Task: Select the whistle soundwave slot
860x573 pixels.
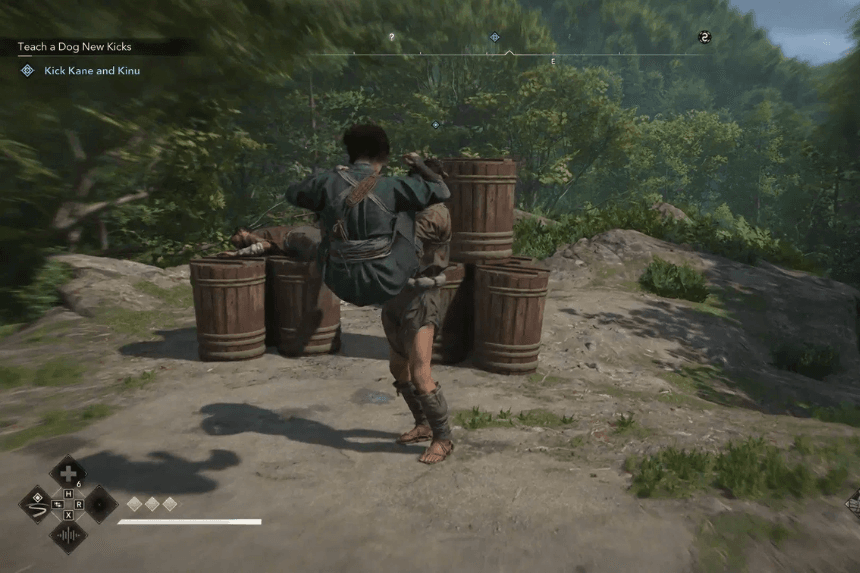Action: [68, 536]
